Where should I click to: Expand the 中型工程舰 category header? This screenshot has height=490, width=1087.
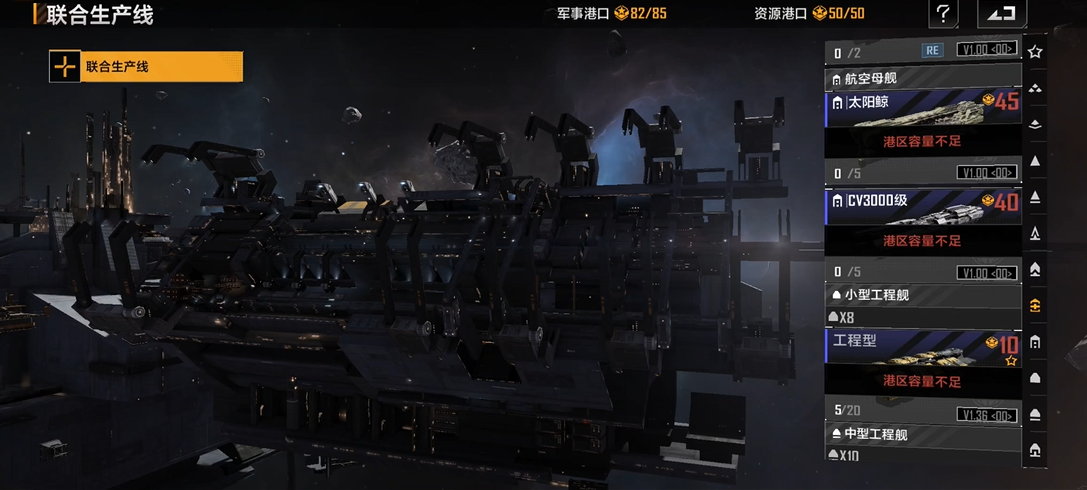click(922, 435)
